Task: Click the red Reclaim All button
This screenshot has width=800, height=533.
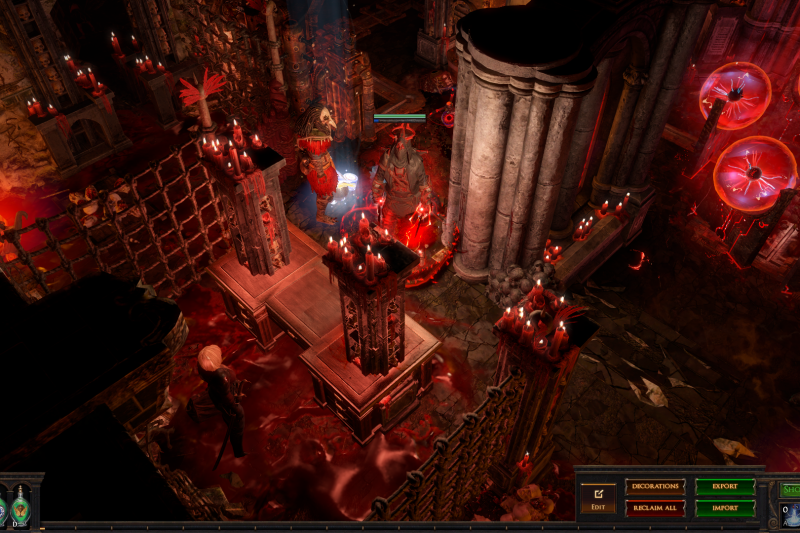Action: click(x=655, y=508)
